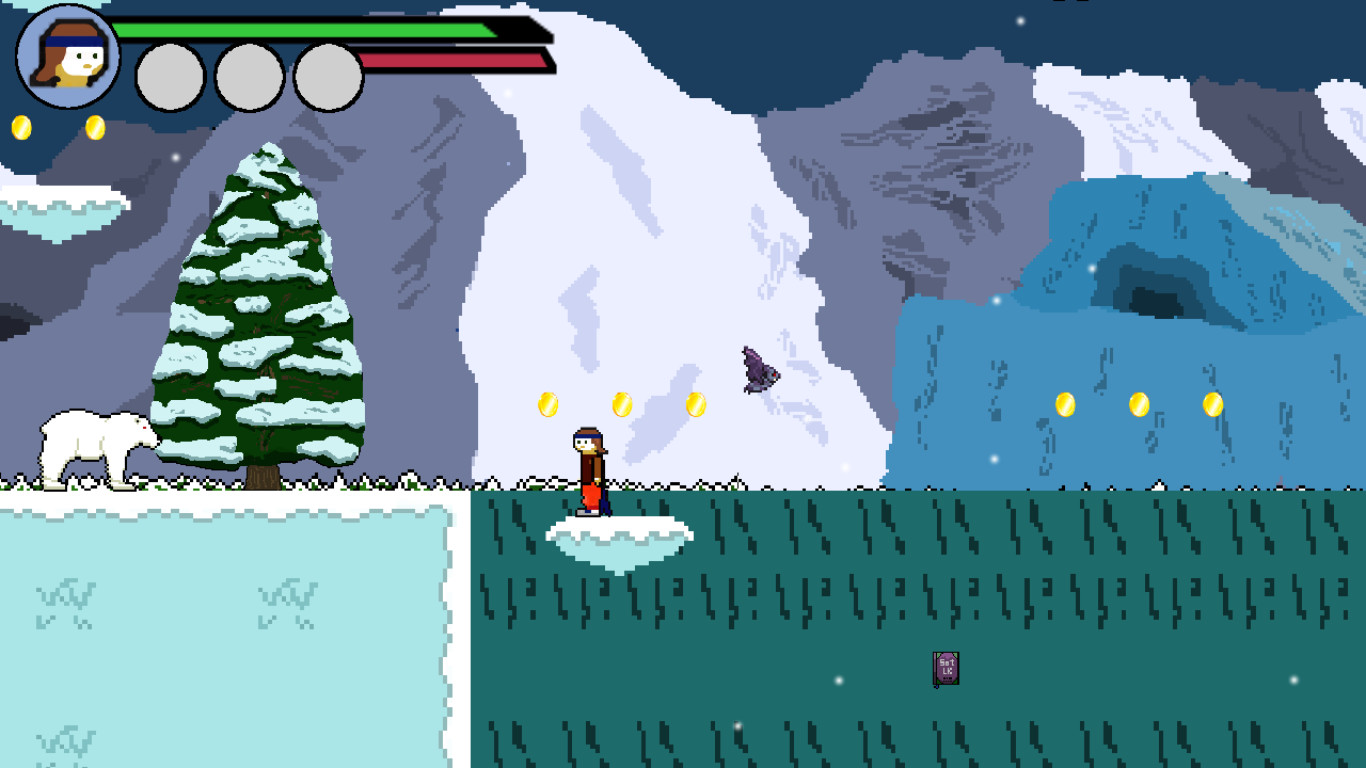
Task: Click the flying bat enemy
Action: pos(760,370)
